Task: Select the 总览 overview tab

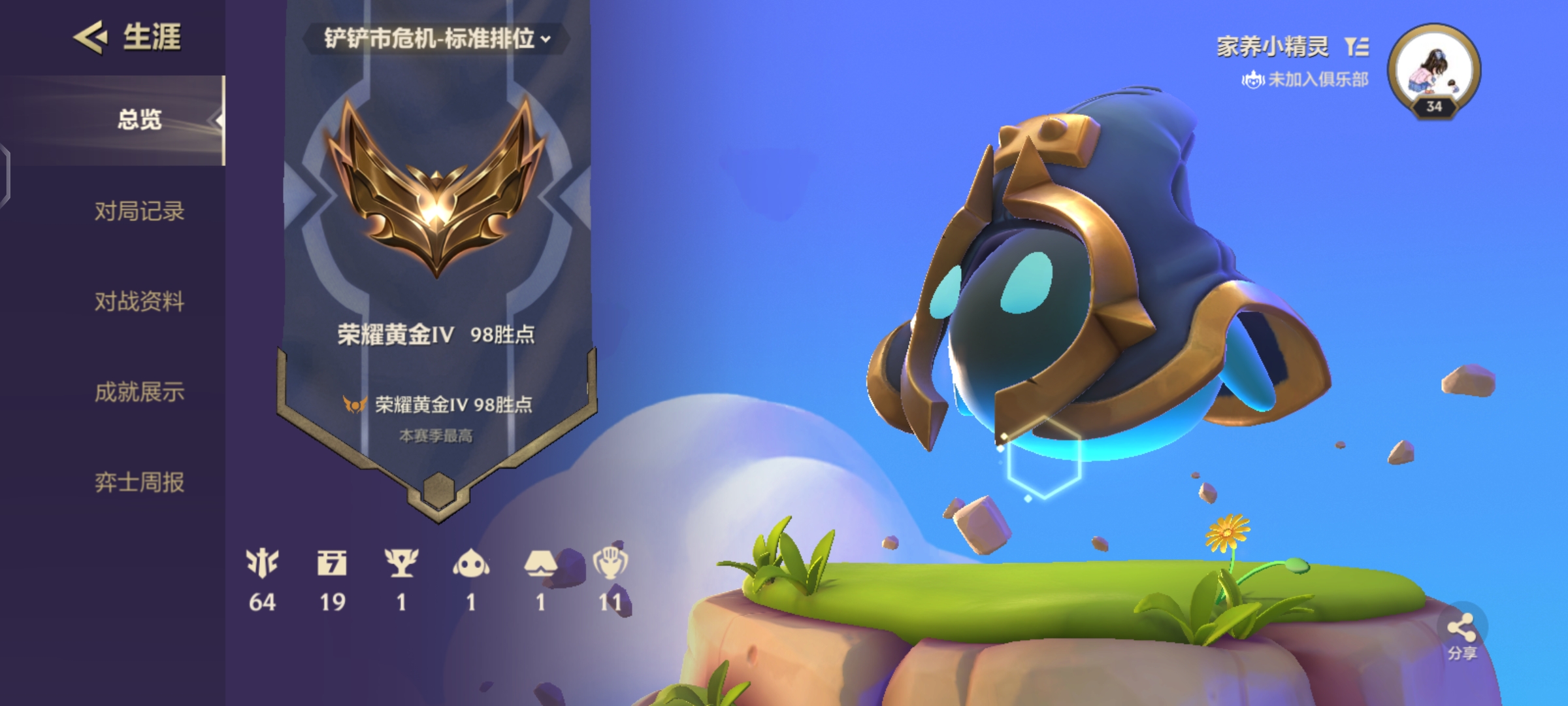Action: [x=139, y=120]
